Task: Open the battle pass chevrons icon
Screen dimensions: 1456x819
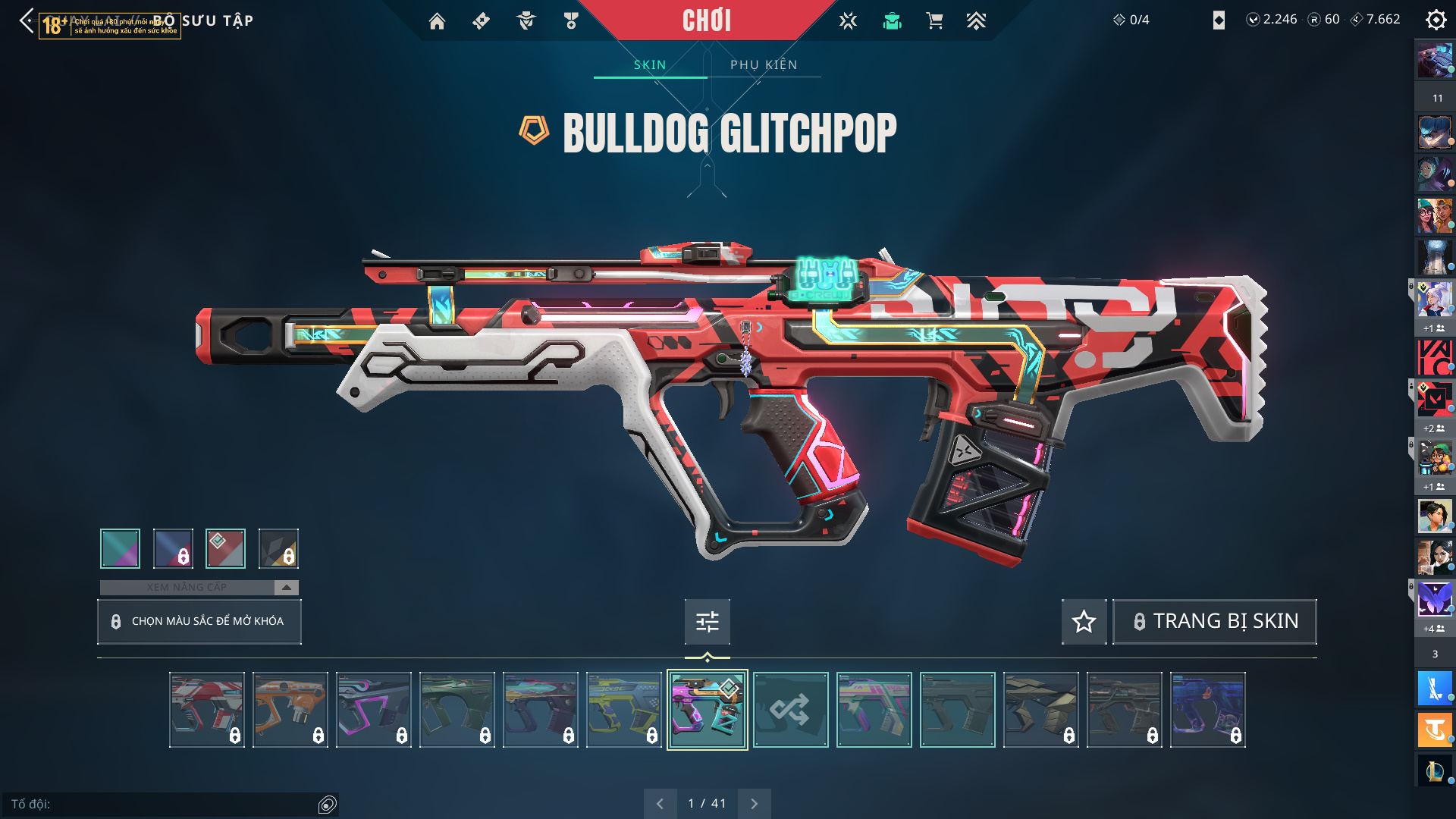Action: (x=976, y=21)
